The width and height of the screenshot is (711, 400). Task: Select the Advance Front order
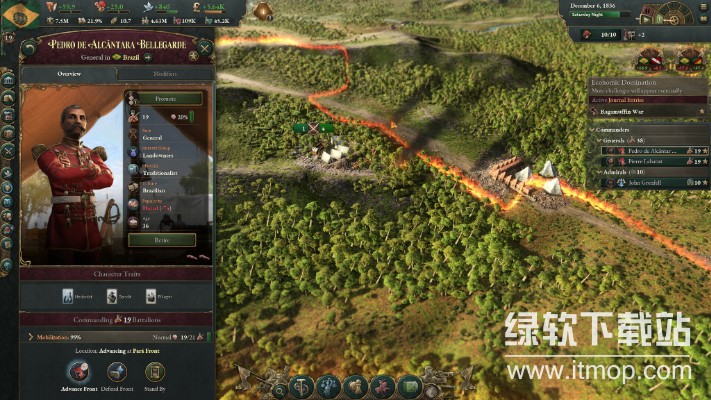coord(76,370)
